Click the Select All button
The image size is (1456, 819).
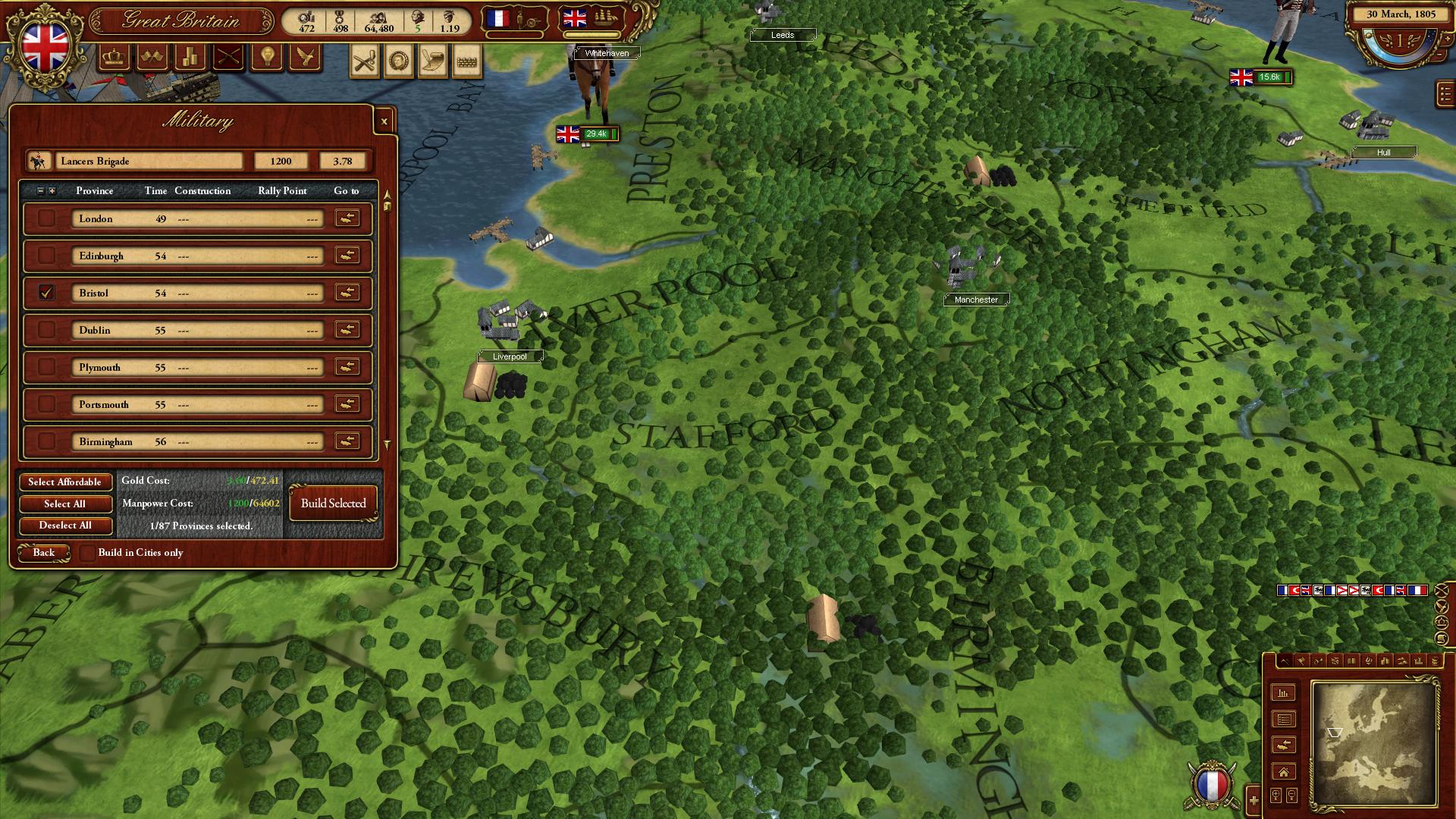[x=65, y=504]
